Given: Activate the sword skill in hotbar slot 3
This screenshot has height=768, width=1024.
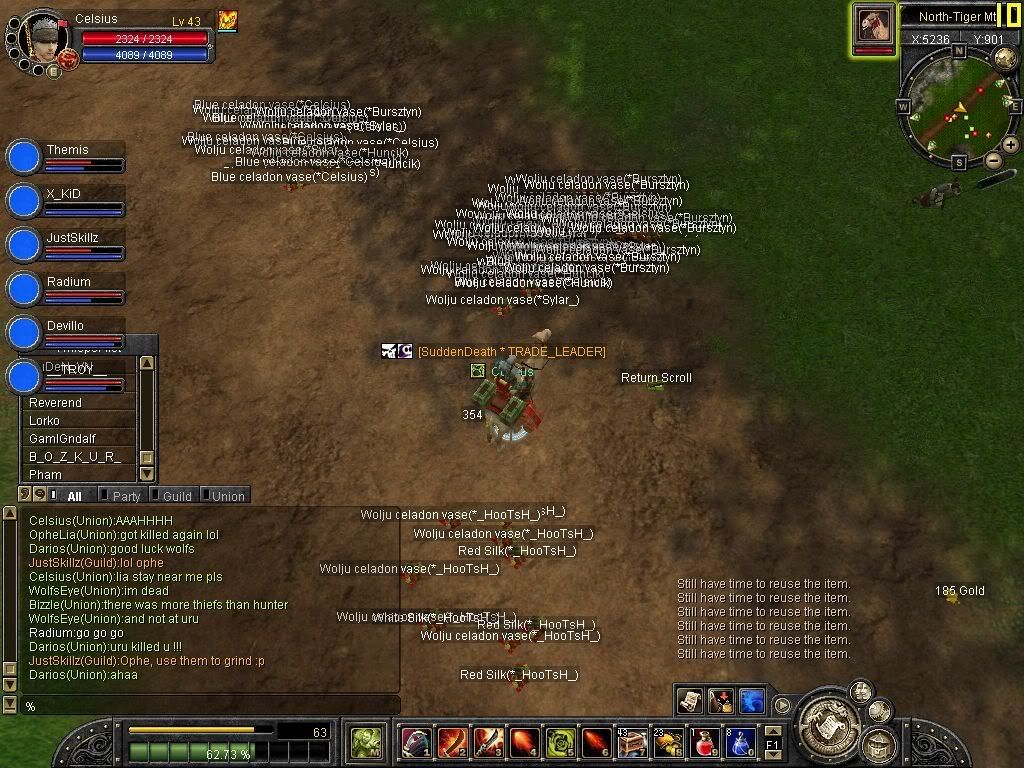Looking at the screenshot, I should click(488, 742).
